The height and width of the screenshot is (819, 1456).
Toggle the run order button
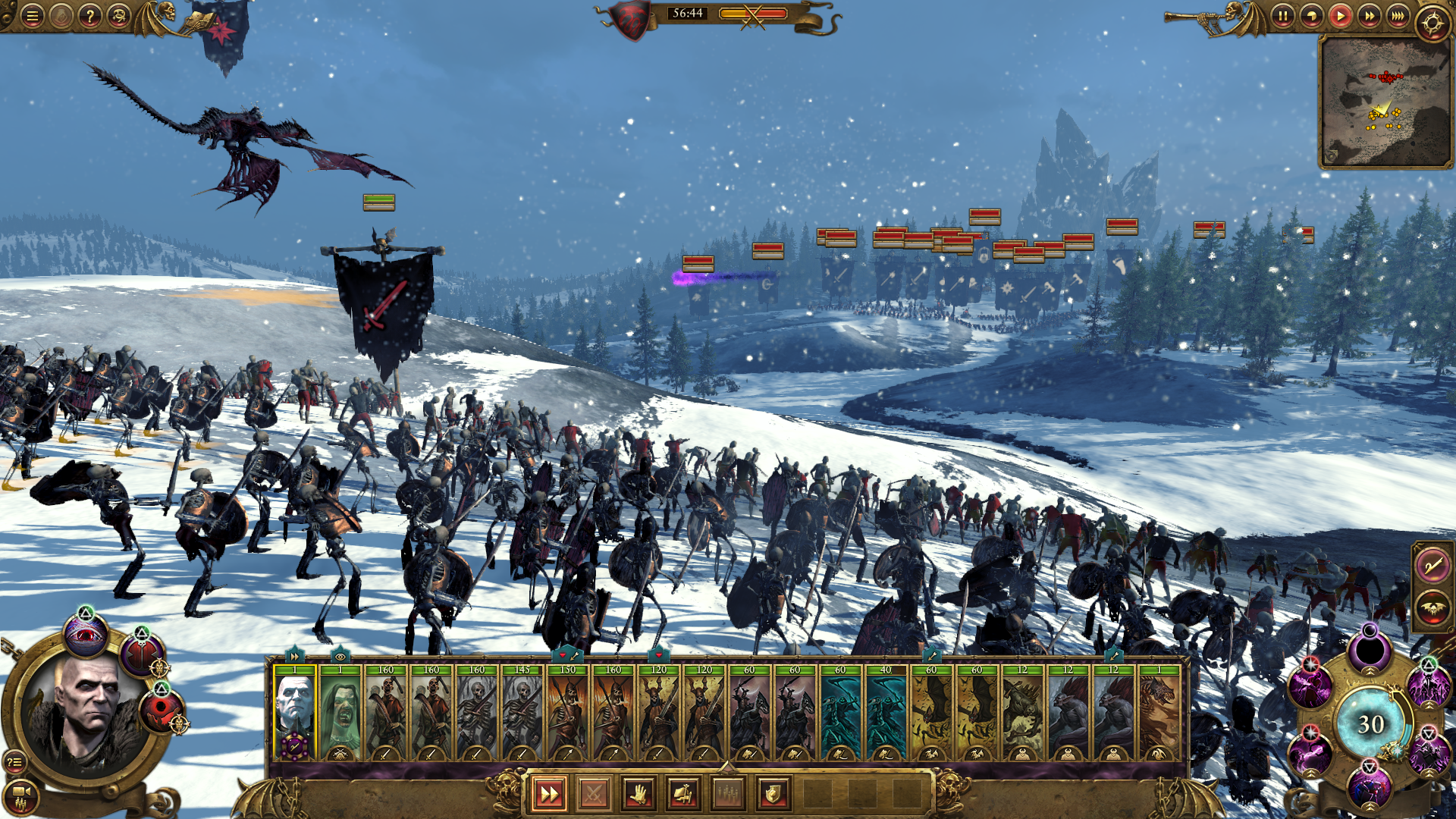548,794
